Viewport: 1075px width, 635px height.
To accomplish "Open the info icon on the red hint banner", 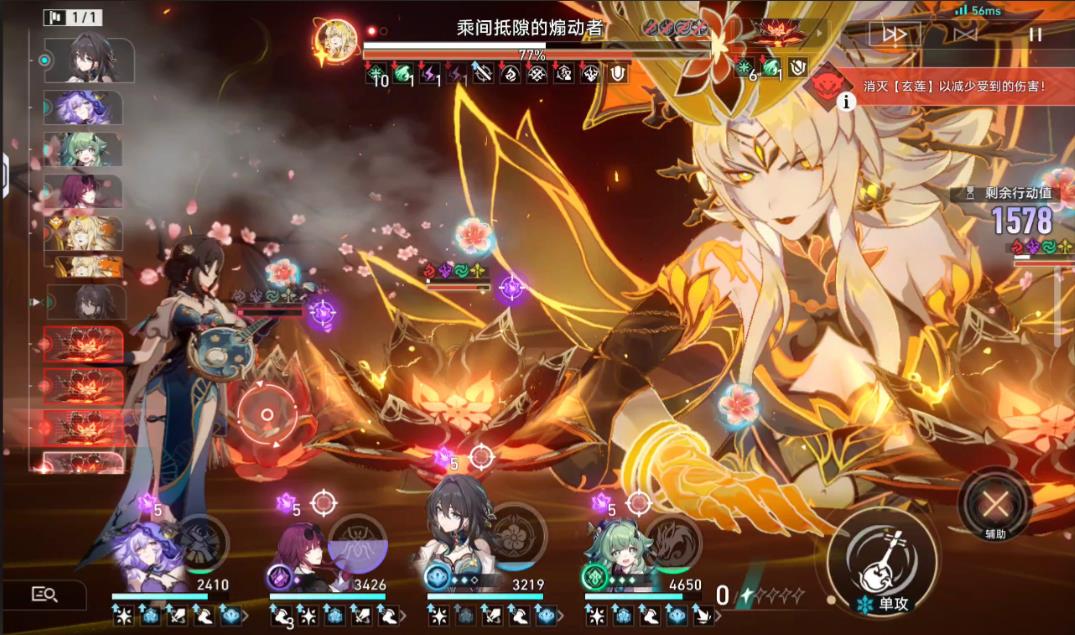I will pyautogui.click(x=846, y=100).
